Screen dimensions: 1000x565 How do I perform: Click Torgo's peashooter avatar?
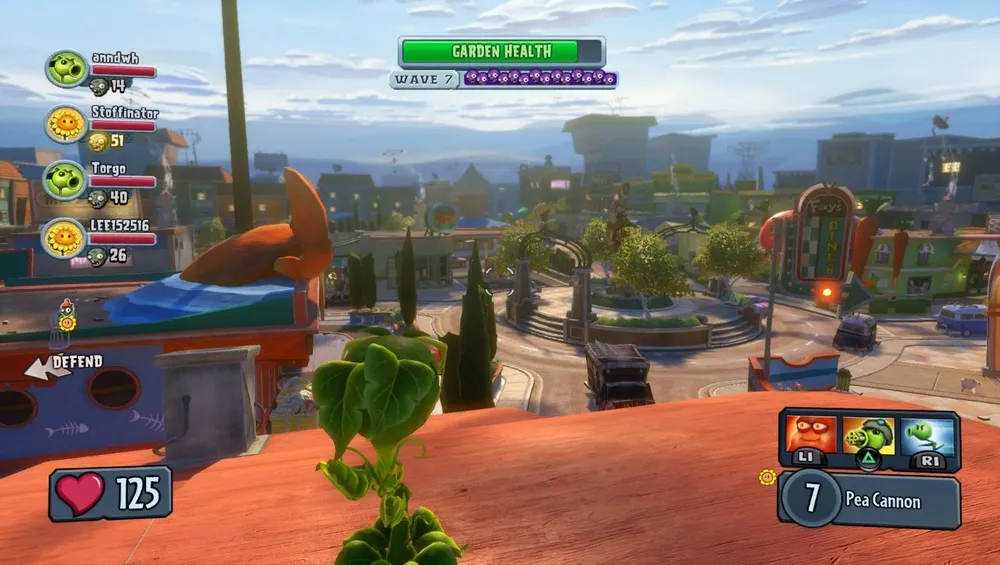(x=66, y=180)
